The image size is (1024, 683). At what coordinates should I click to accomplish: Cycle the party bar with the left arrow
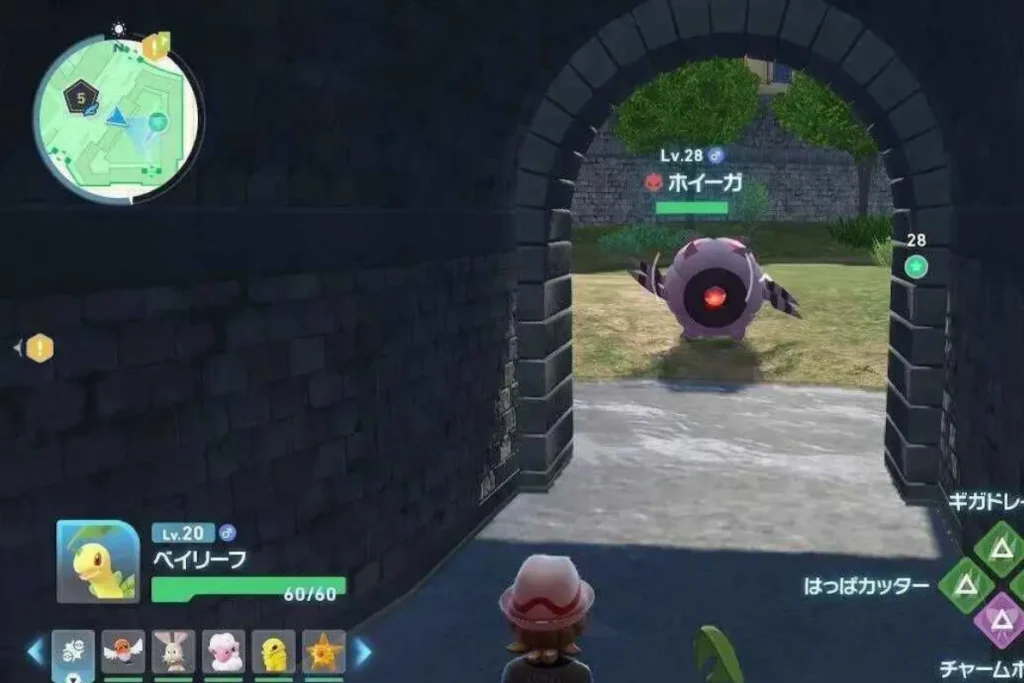click(x=36, y=652)
